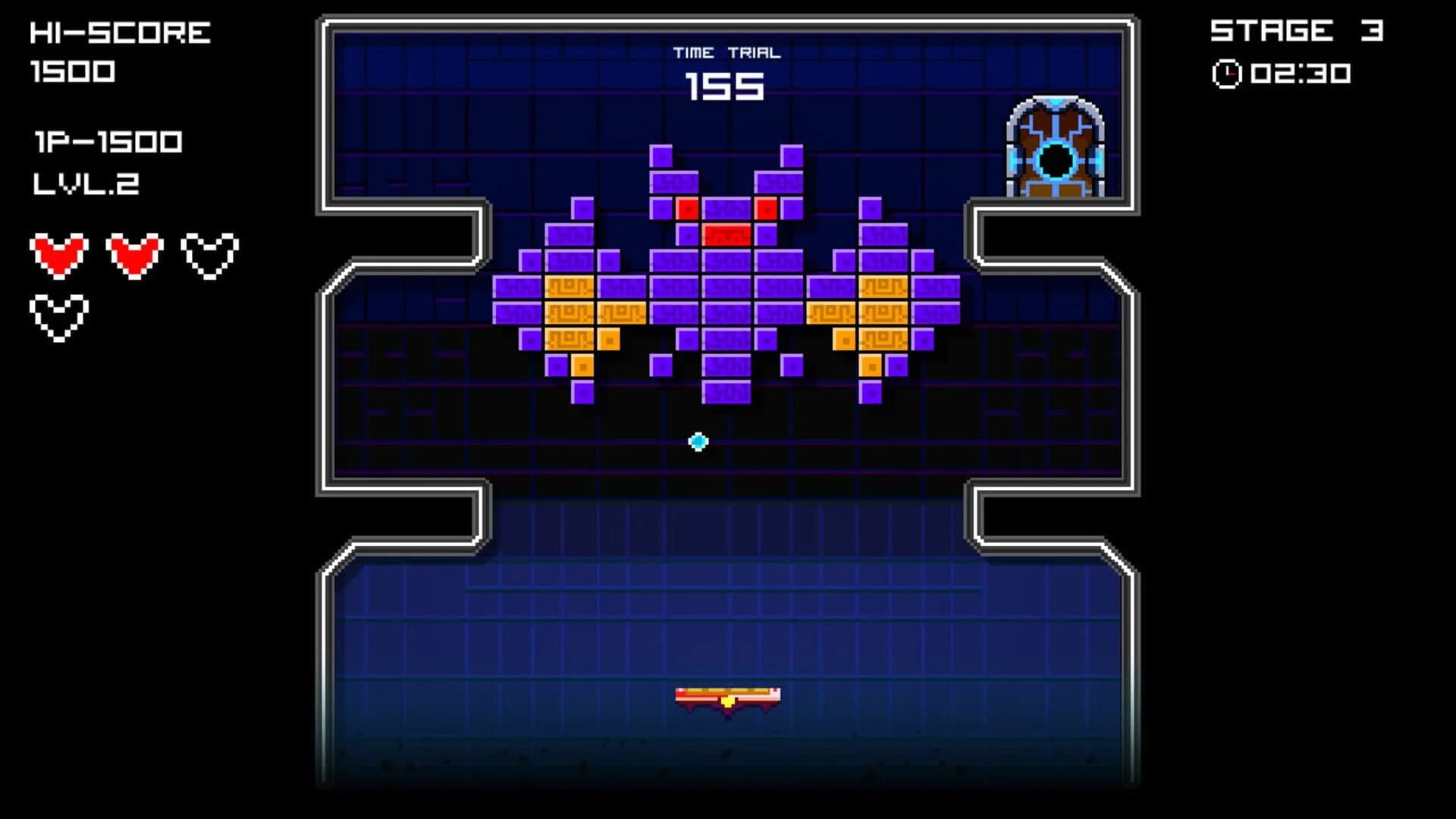The height and width of the screenshot is (819, 1456).
Task: Select the clock icon next to the timer
Action: point(1230,72)
